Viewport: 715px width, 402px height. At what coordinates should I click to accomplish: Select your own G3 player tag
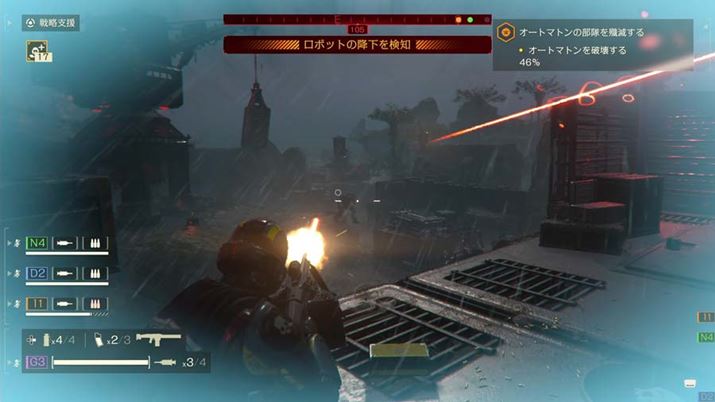[x=37, y=361]
